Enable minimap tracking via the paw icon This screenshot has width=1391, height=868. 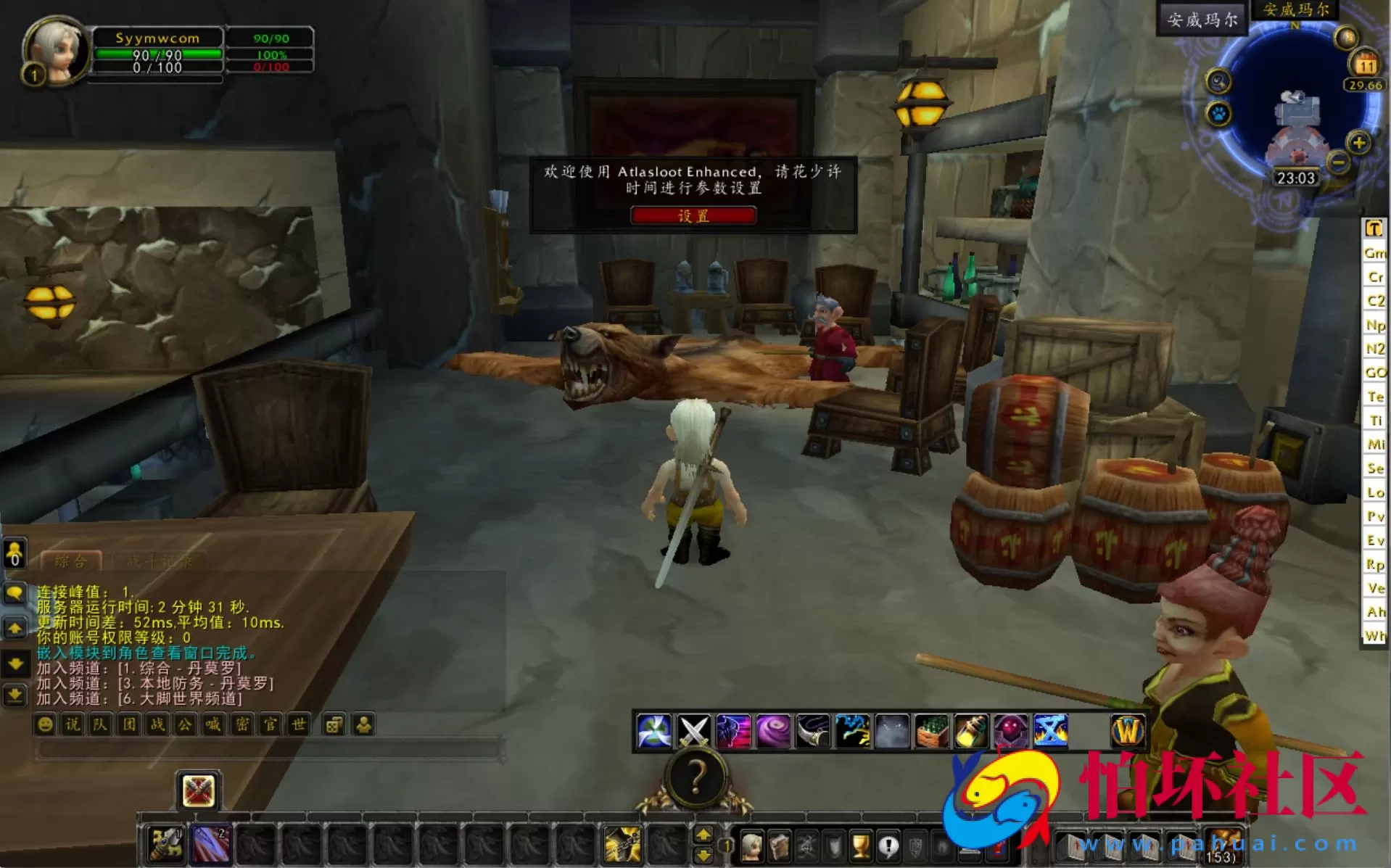pyautogui.click(x=1218, y=114)
